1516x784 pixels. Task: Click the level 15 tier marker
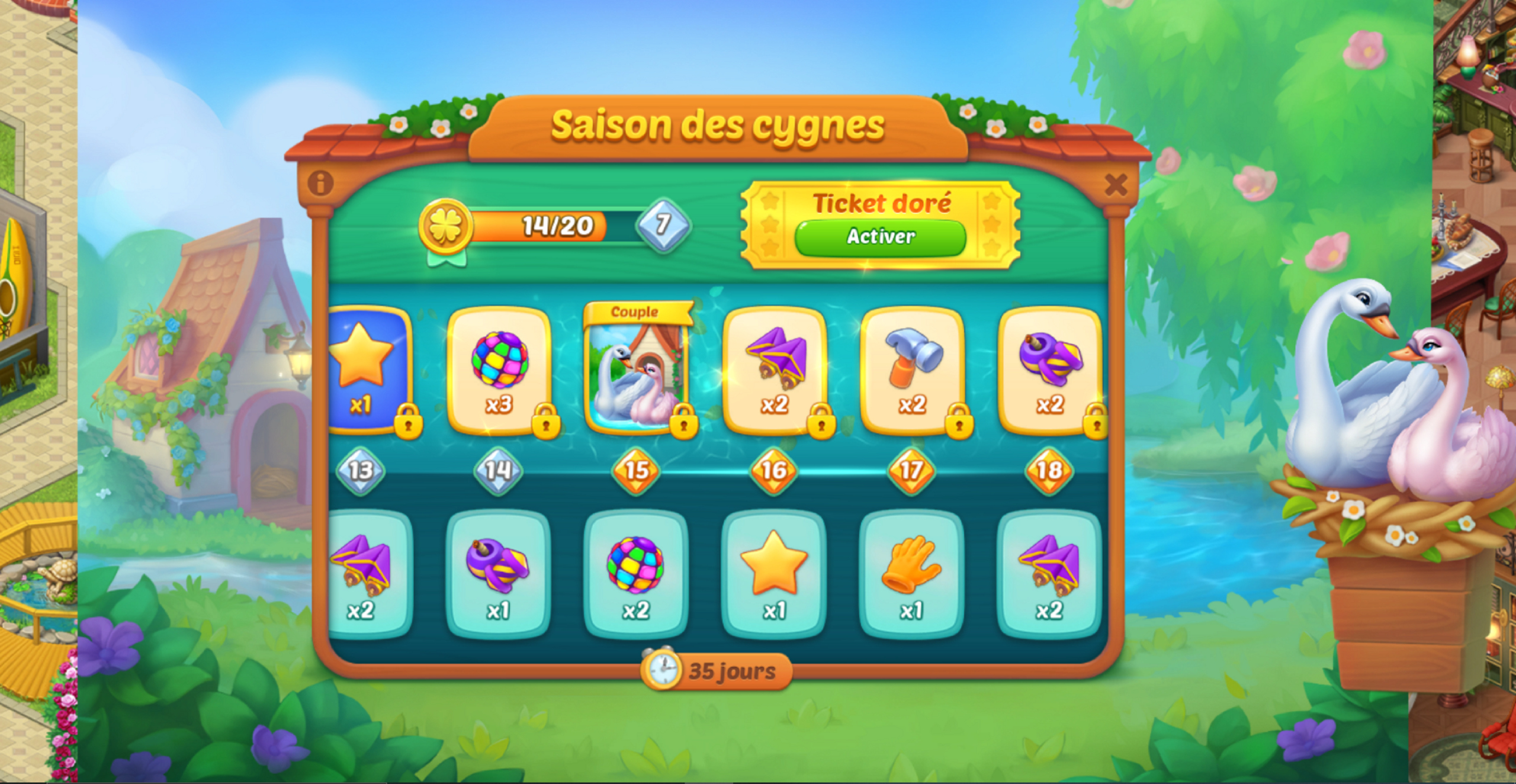[636, 471]
